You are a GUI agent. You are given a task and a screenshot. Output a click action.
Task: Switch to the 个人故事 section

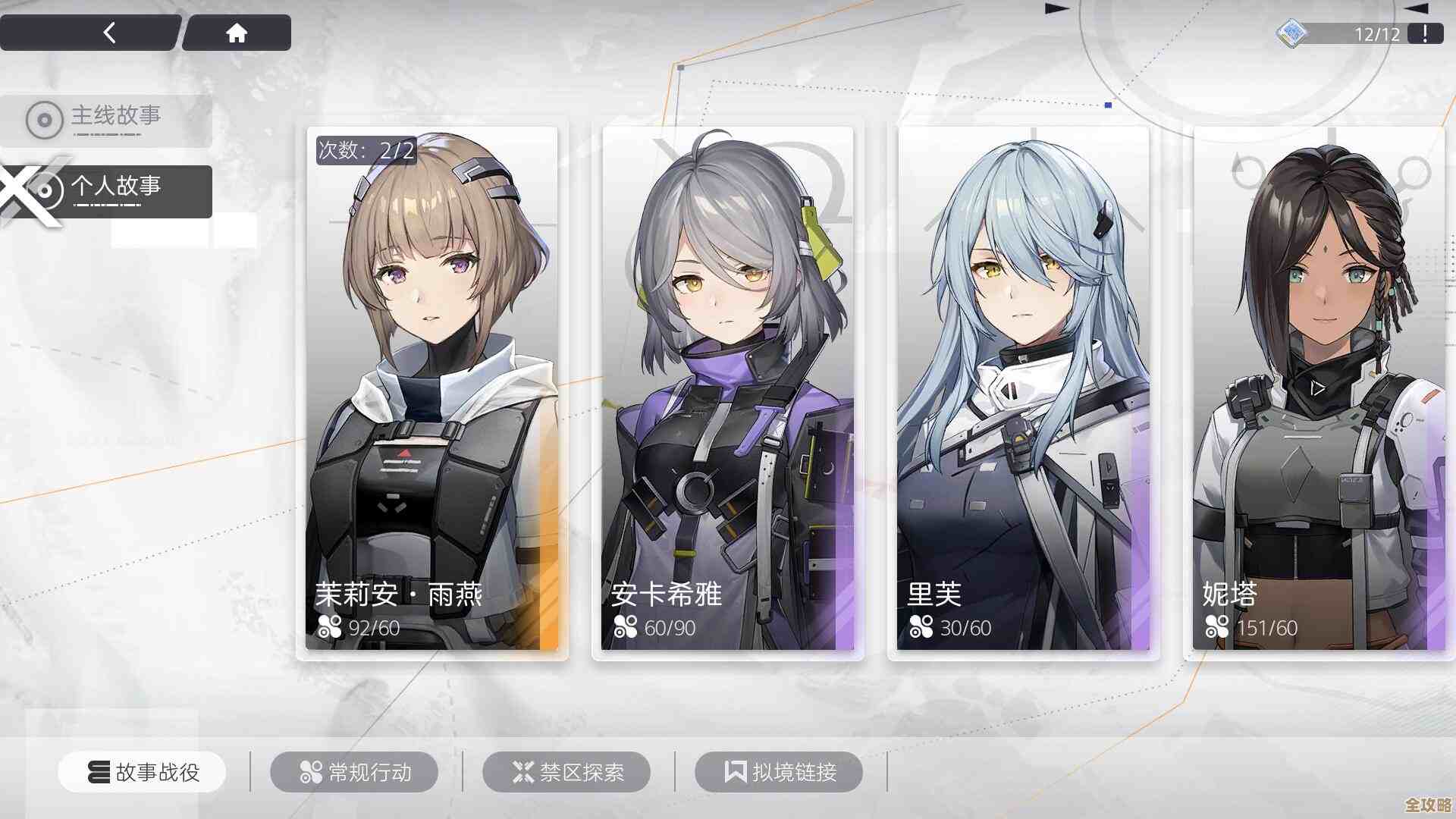(x=118, y=190)
